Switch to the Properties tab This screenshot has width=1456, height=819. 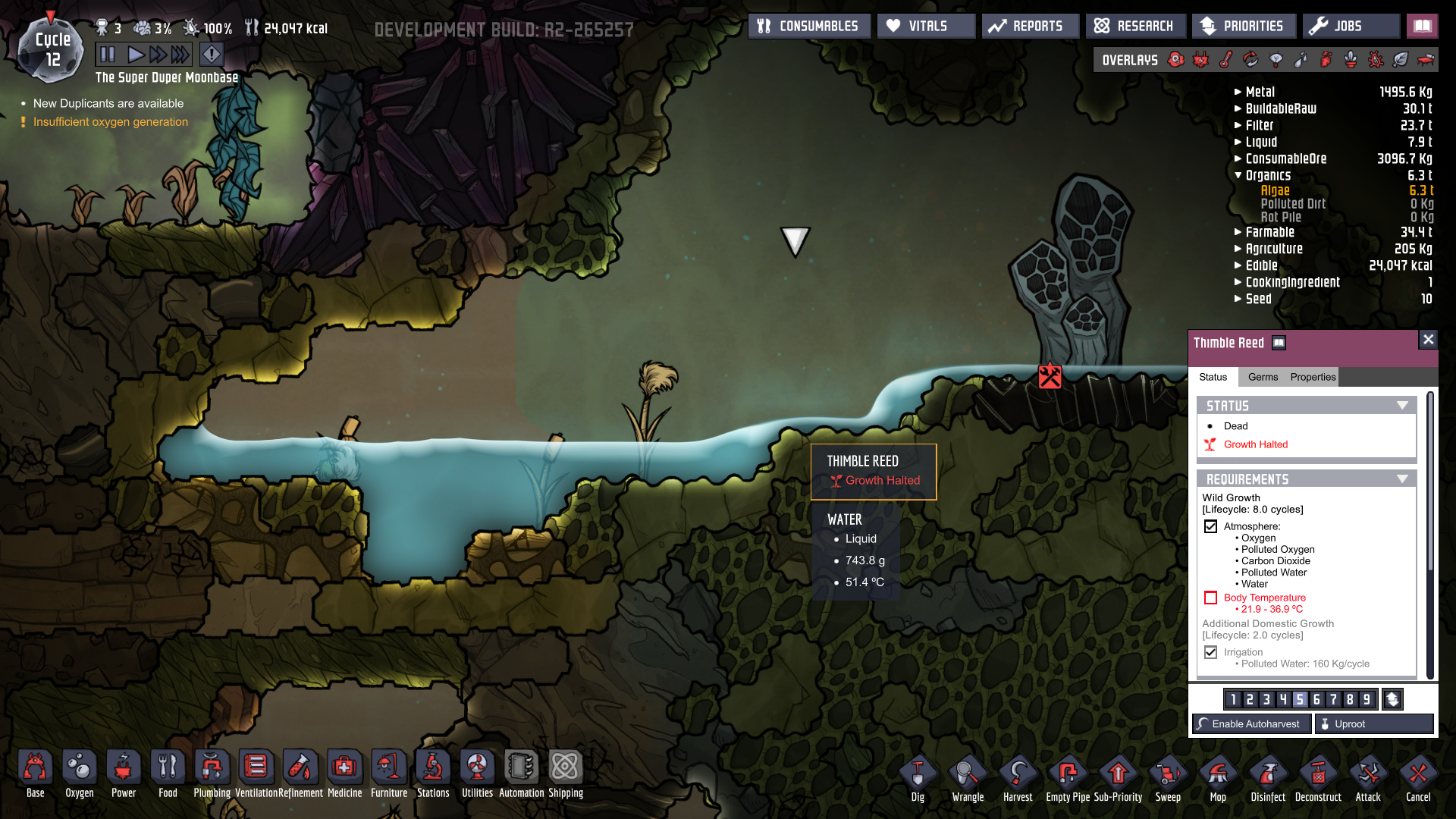click(1313, 377)
